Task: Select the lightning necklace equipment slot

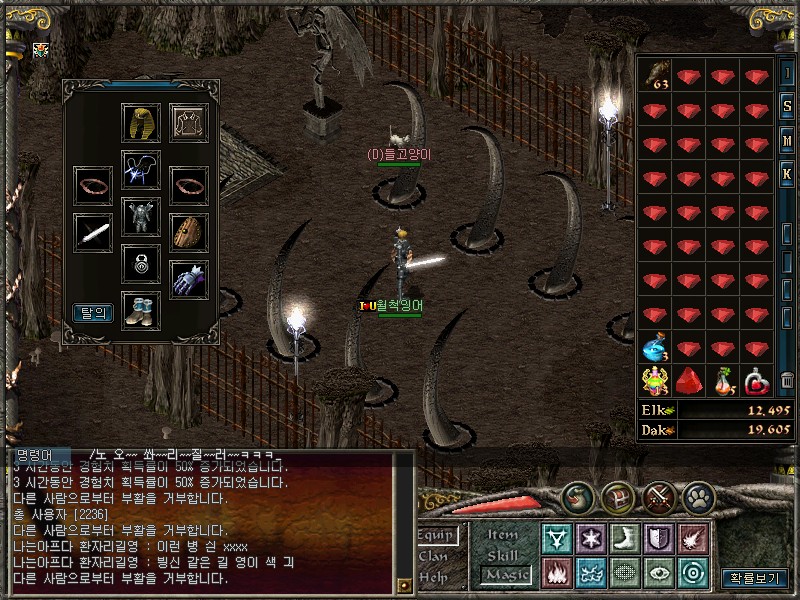Action: (141, 169)
